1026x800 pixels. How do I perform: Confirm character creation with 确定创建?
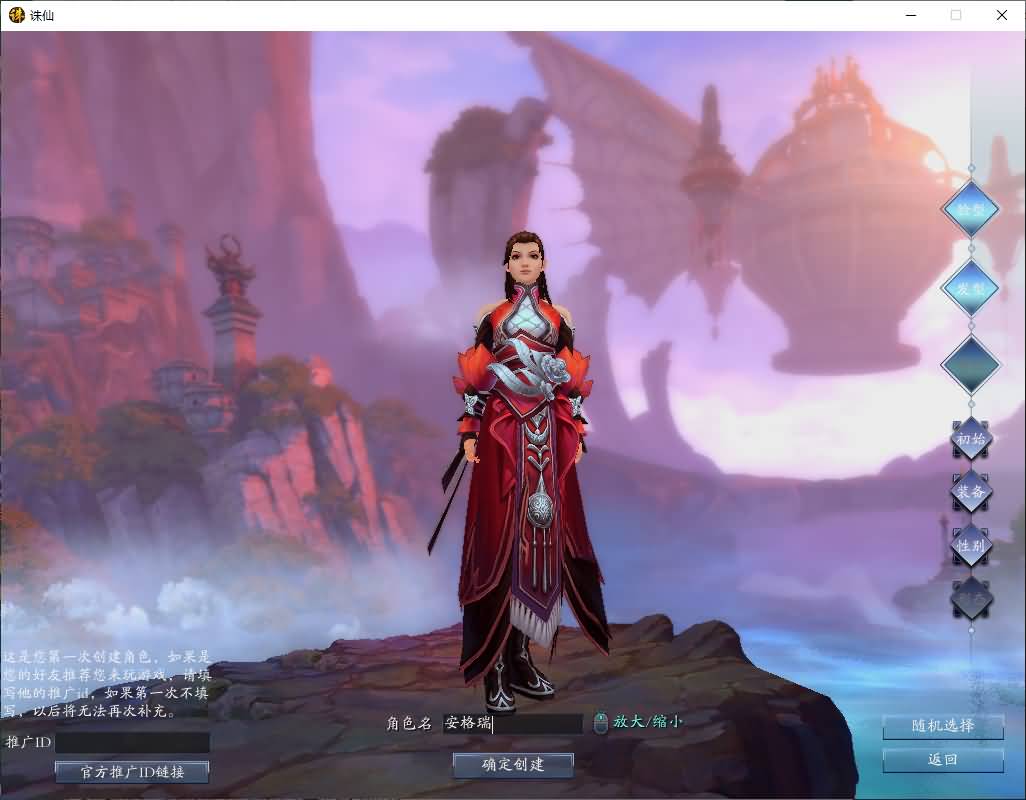tap(513, 765)
